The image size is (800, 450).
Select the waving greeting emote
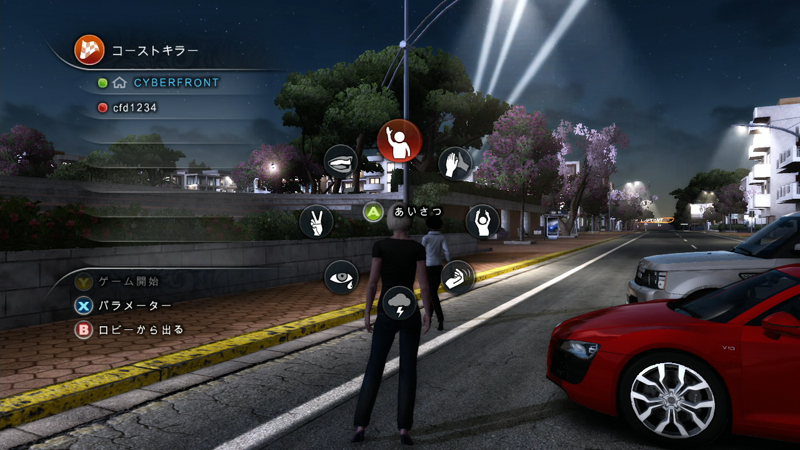click(397, 141)
